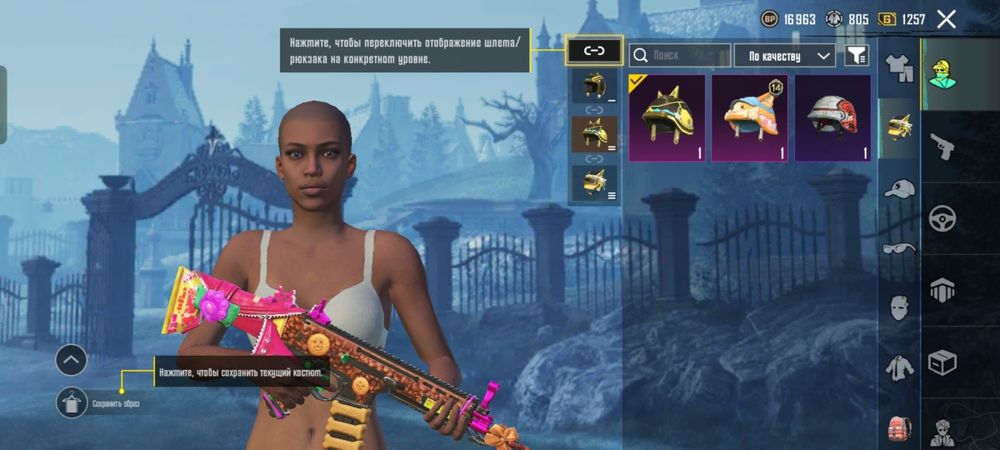Open the funnel filter options
1000x450 pixels.
point(857,55)
